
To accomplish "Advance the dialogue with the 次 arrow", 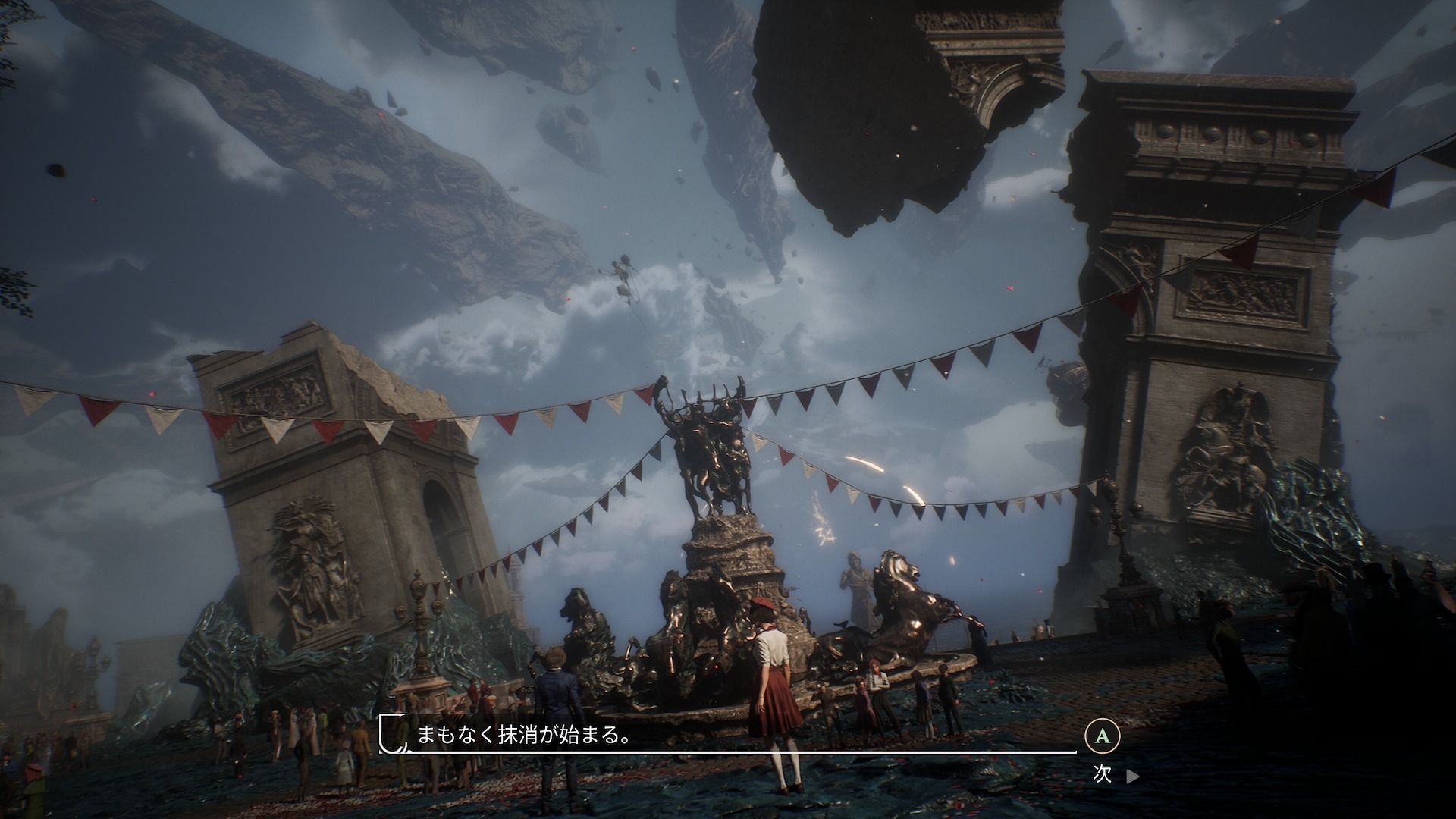I will pyautogui.click(x=1131, y=776).
